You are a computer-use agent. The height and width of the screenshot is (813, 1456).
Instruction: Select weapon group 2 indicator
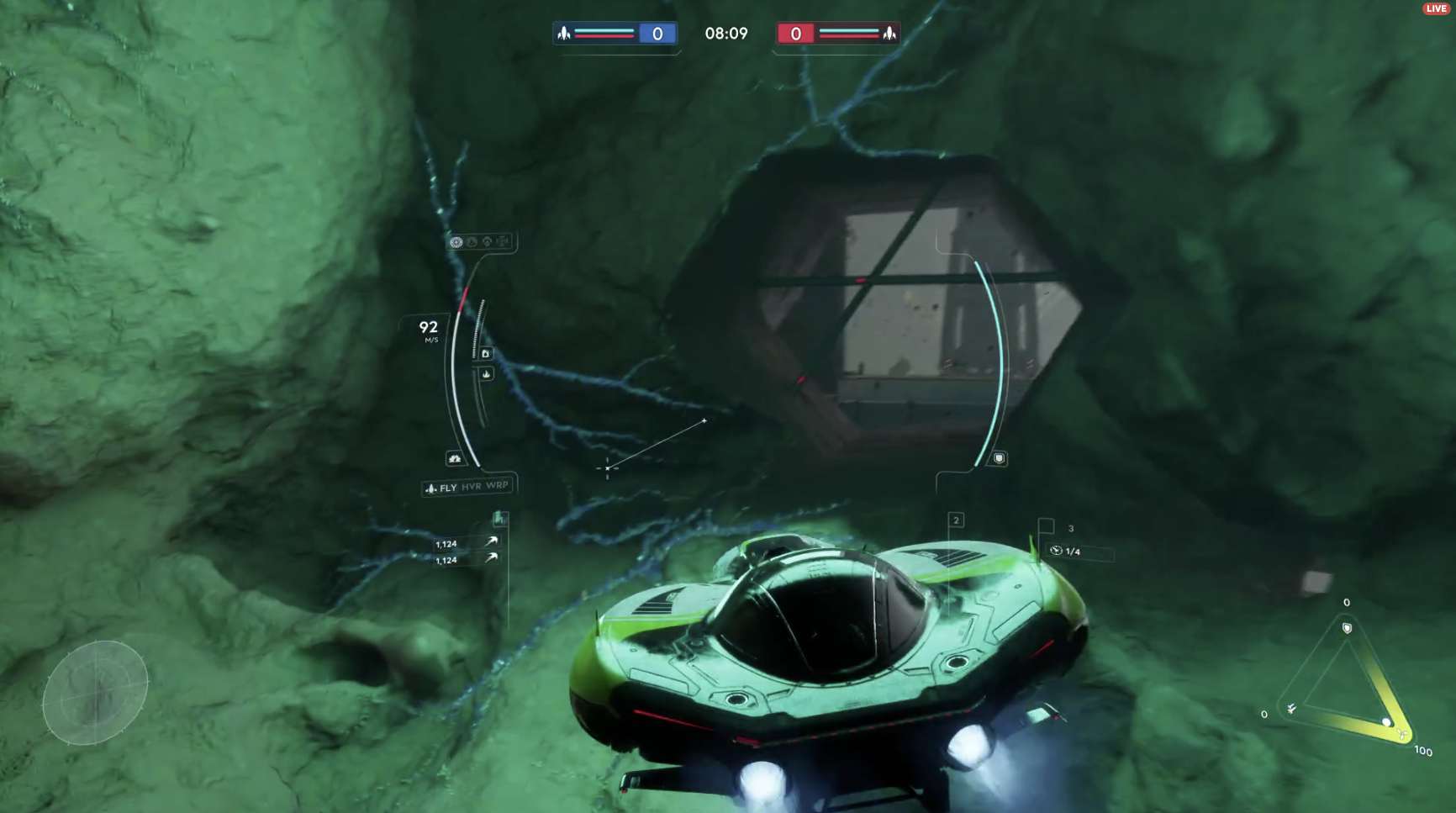pos(957,520)
